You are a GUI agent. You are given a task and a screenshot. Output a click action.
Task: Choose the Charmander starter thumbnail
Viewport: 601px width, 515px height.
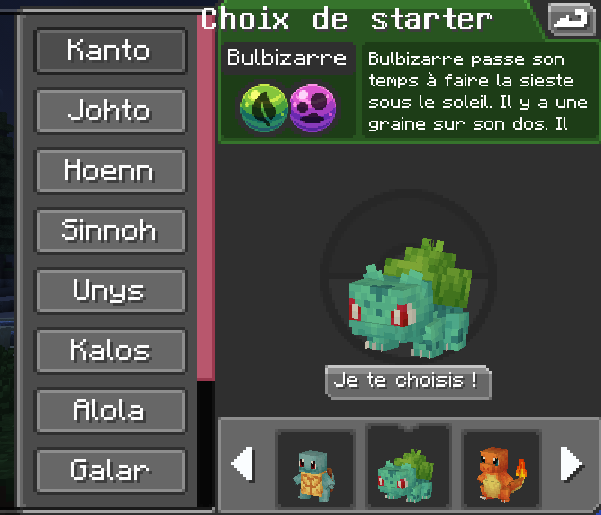click(x=499, y=466)
